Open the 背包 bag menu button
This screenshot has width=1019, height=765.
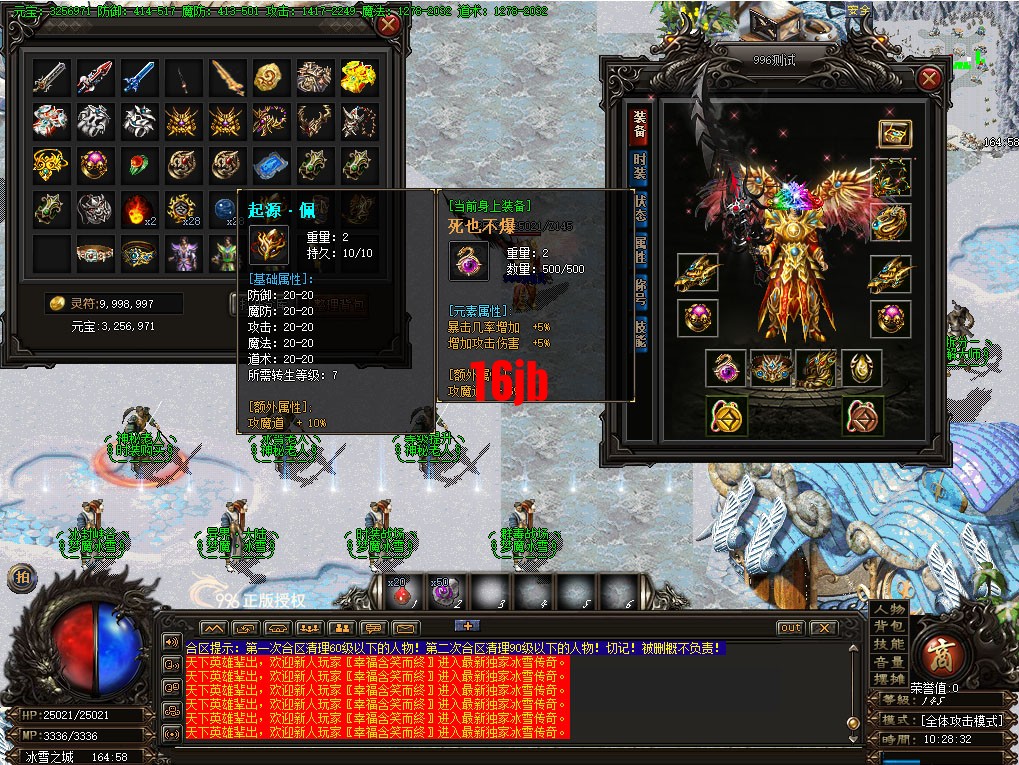[889, 626]
